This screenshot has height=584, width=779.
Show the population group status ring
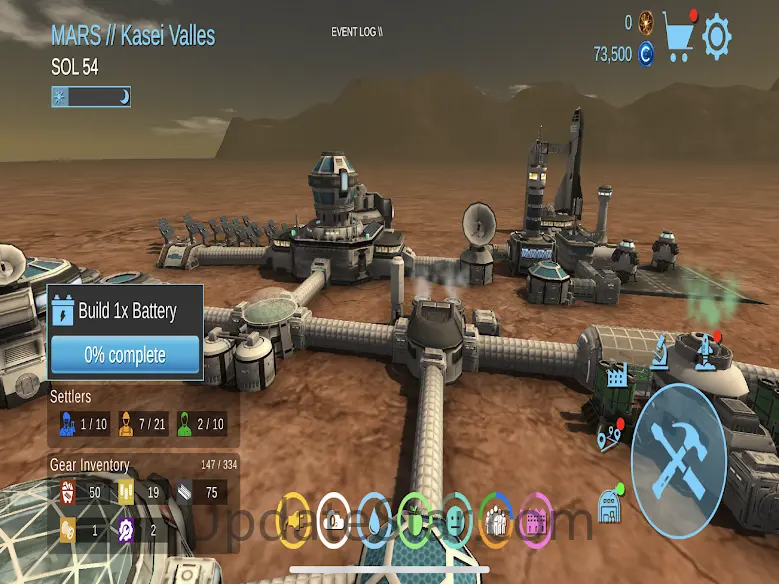pos(495,520)
